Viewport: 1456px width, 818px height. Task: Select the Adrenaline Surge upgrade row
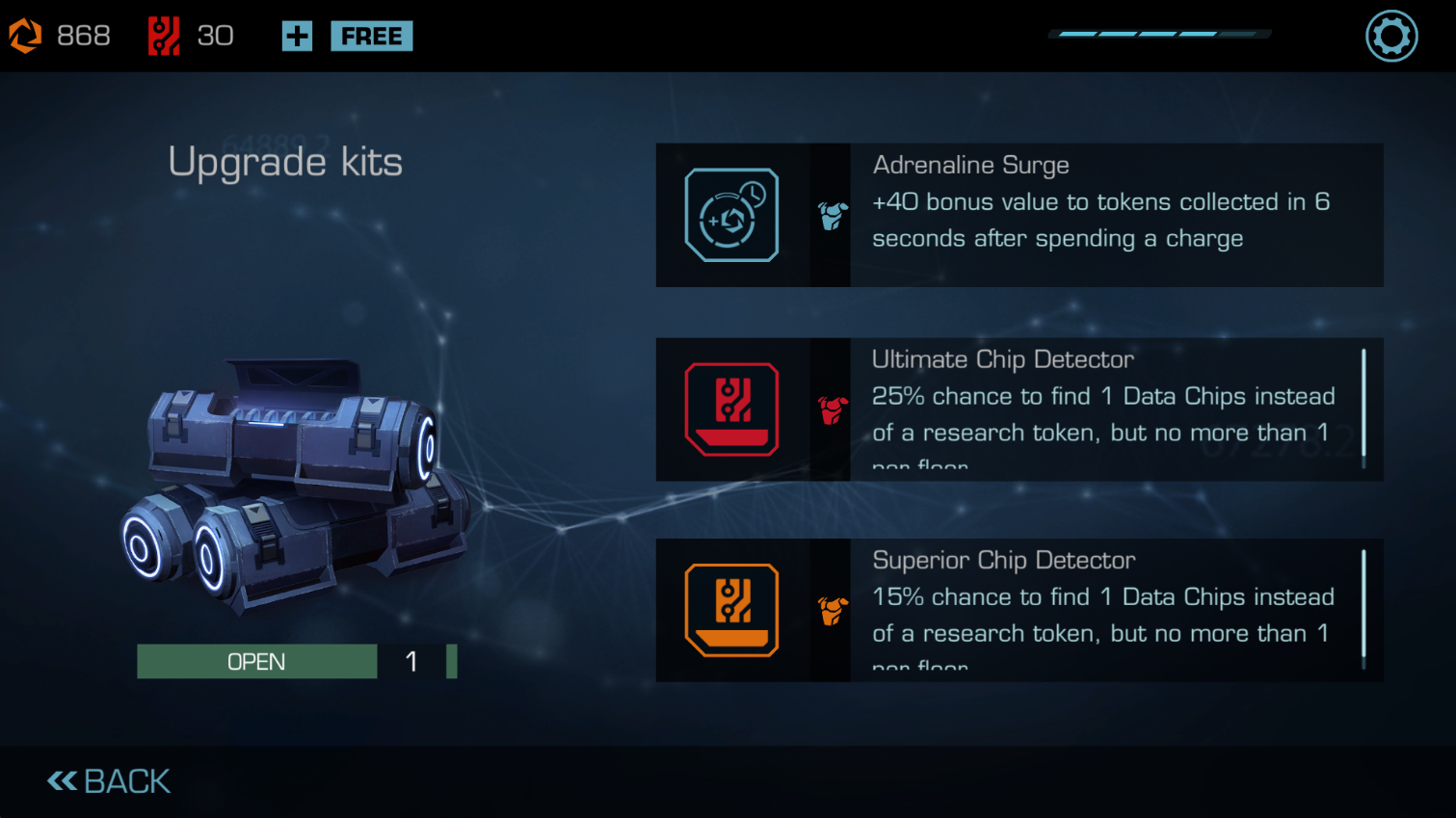(x=1019, y=215)
